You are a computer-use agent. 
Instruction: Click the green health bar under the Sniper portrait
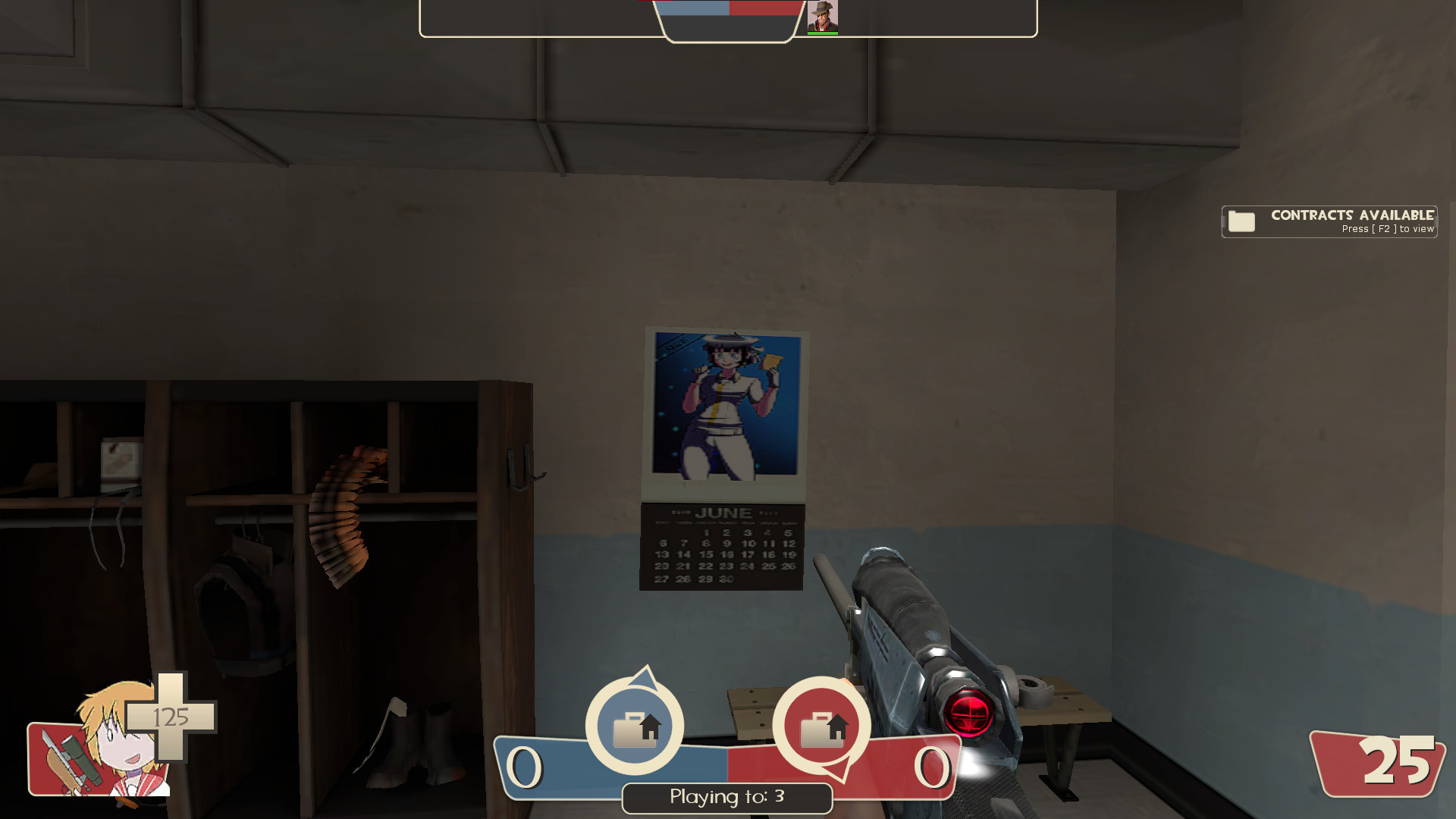point(824,33)
